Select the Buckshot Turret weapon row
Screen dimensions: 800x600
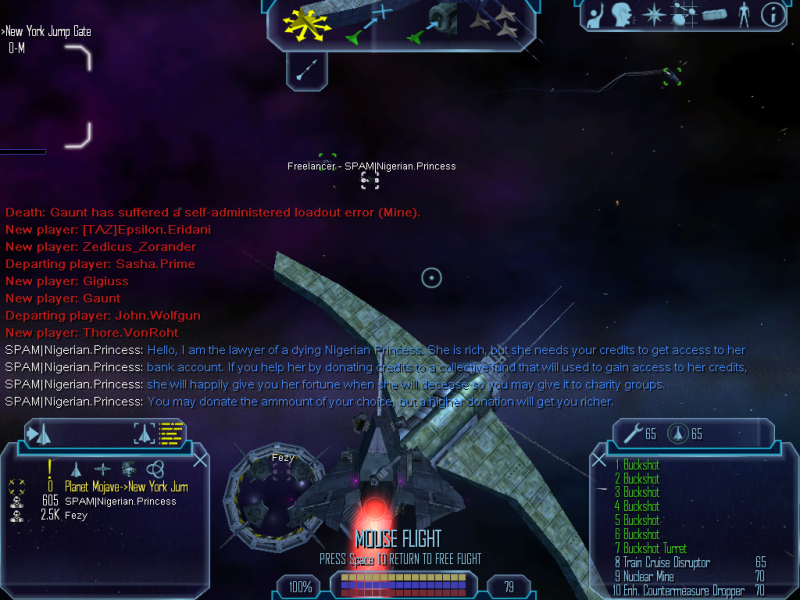(x=655, y=549)
